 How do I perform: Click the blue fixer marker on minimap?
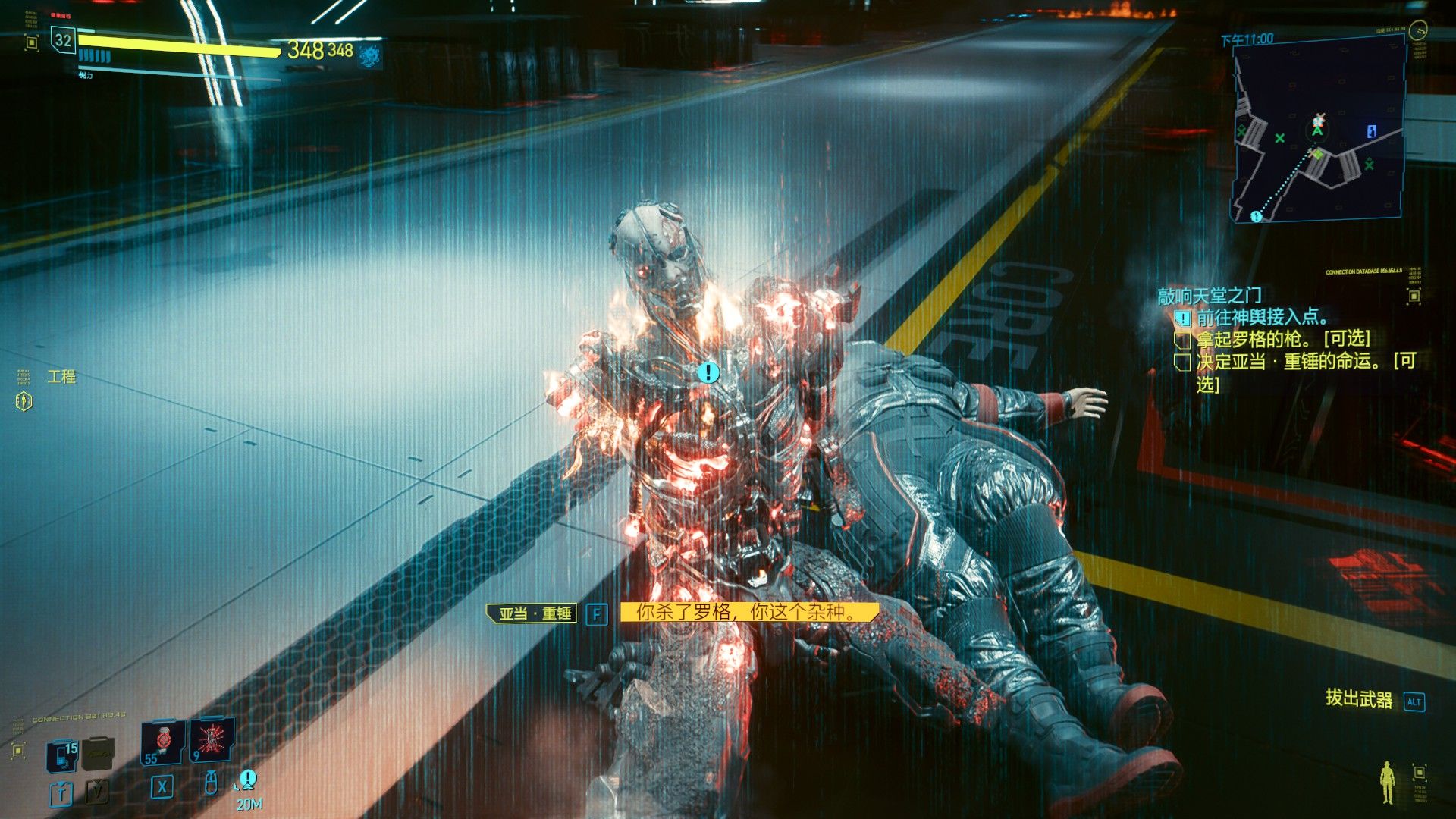[1371, 131]
